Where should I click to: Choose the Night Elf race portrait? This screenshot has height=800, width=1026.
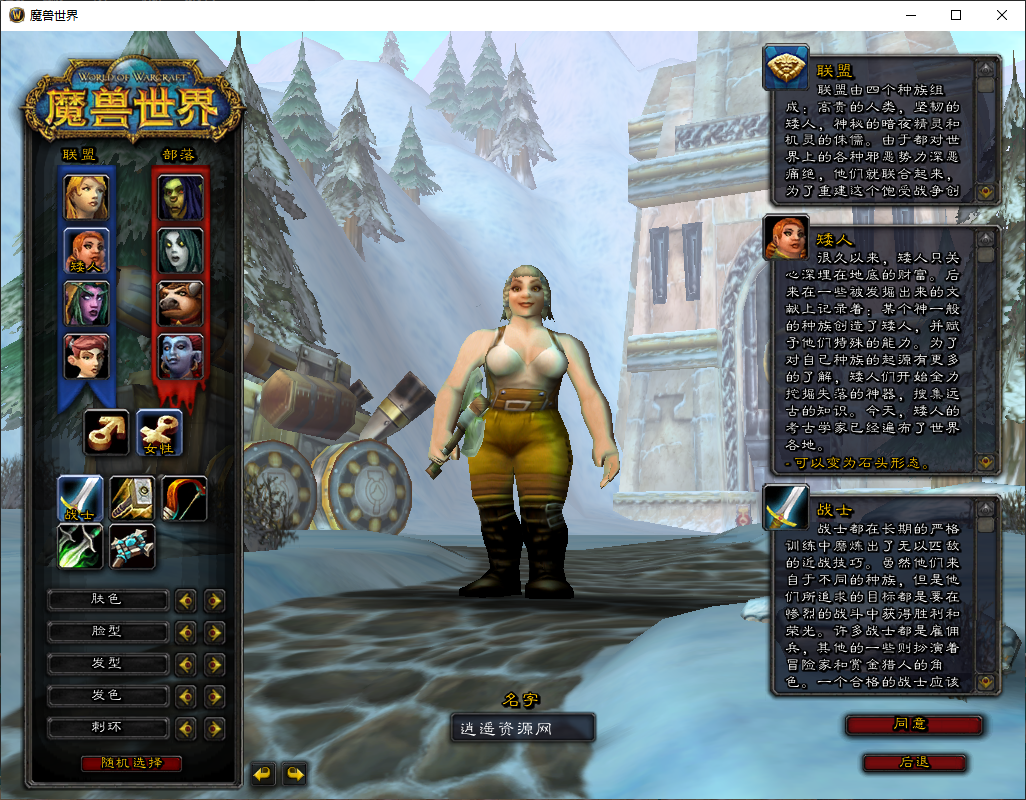tap(86, 303)
